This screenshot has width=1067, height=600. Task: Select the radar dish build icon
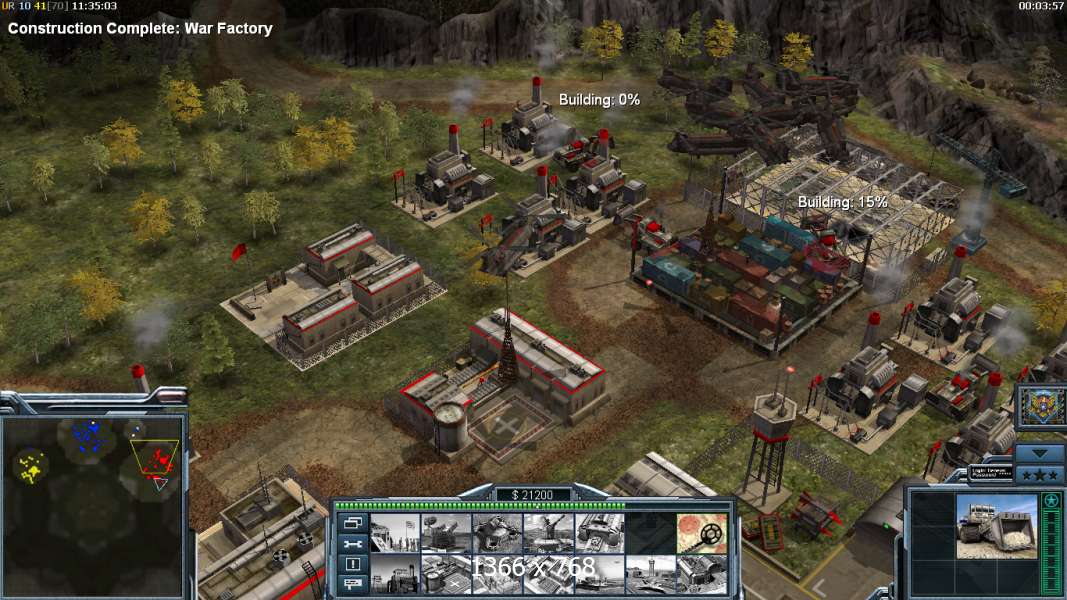(446, 533)
